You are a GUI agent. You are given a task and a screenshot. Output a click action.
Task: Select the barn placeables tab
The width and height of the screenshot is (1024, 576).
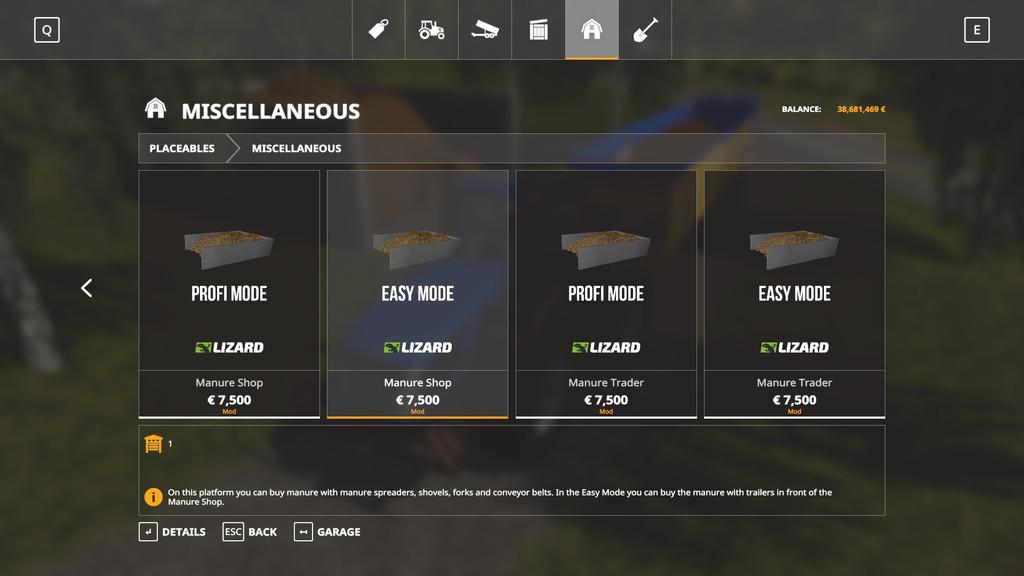coord(592,30)
